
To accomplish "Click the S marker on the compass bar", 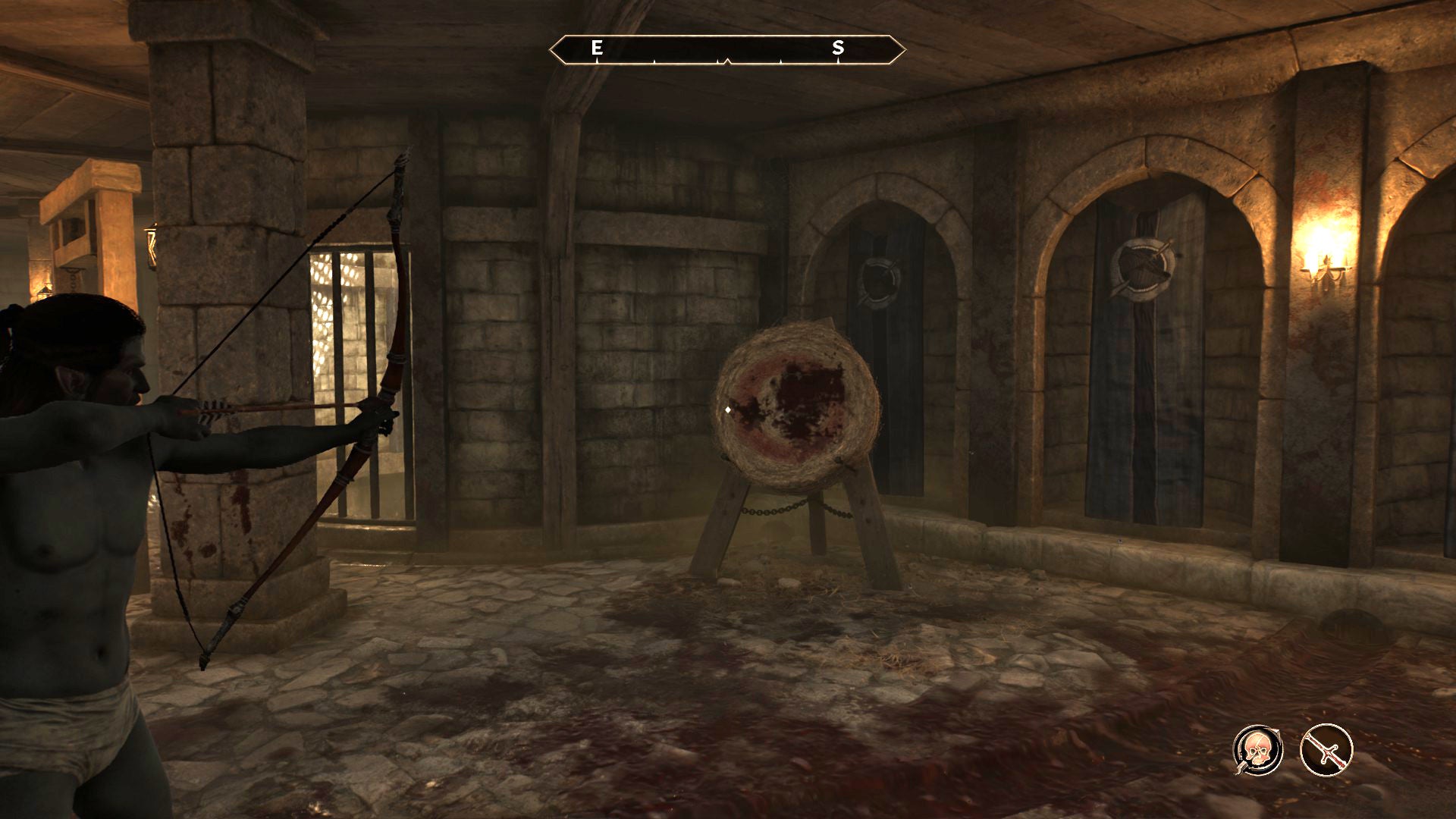I will pos(837,49).
